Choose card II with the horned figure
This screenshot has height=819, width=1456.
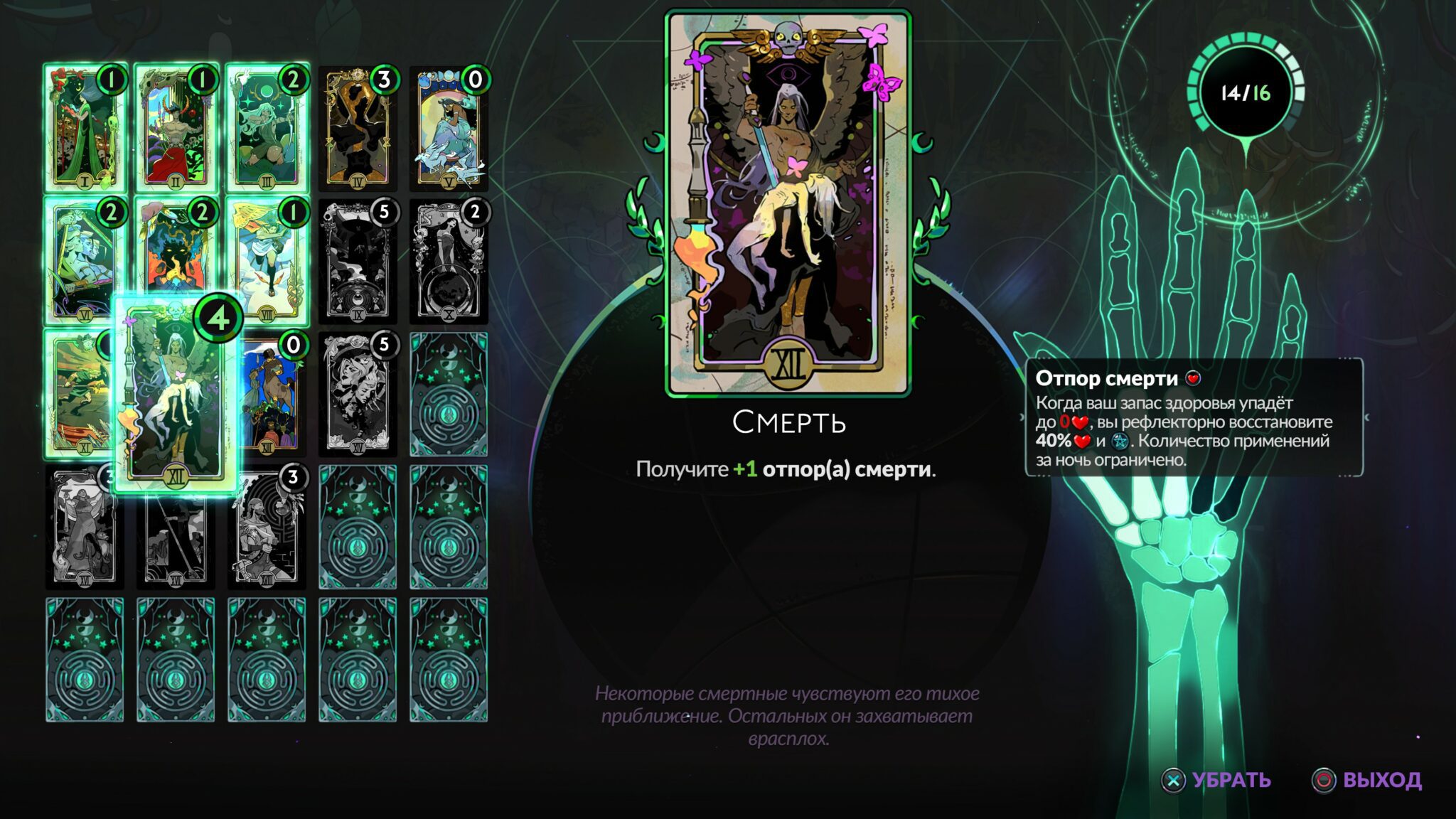coord(176,129)
